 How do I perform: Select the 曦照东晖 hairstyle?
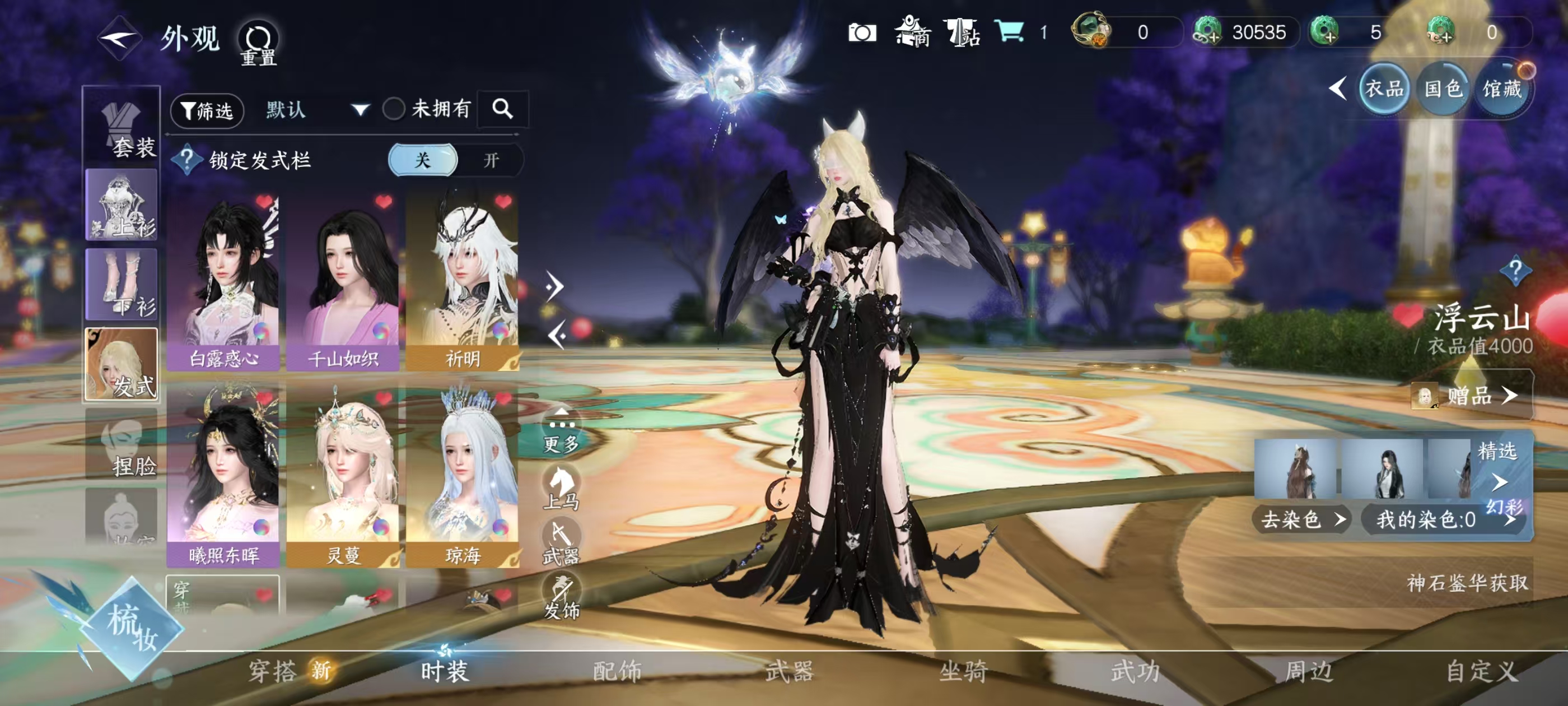tap(223, 475)
